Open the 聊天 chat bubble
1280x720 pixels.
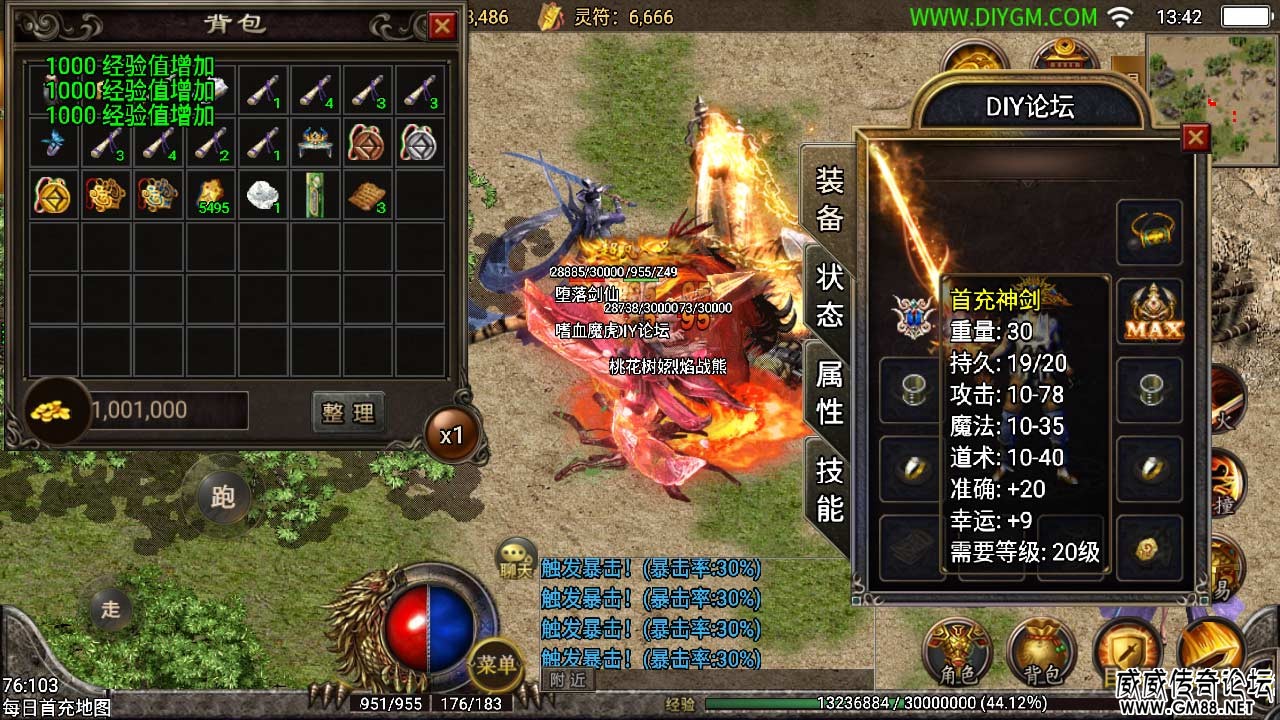point(517,559)
